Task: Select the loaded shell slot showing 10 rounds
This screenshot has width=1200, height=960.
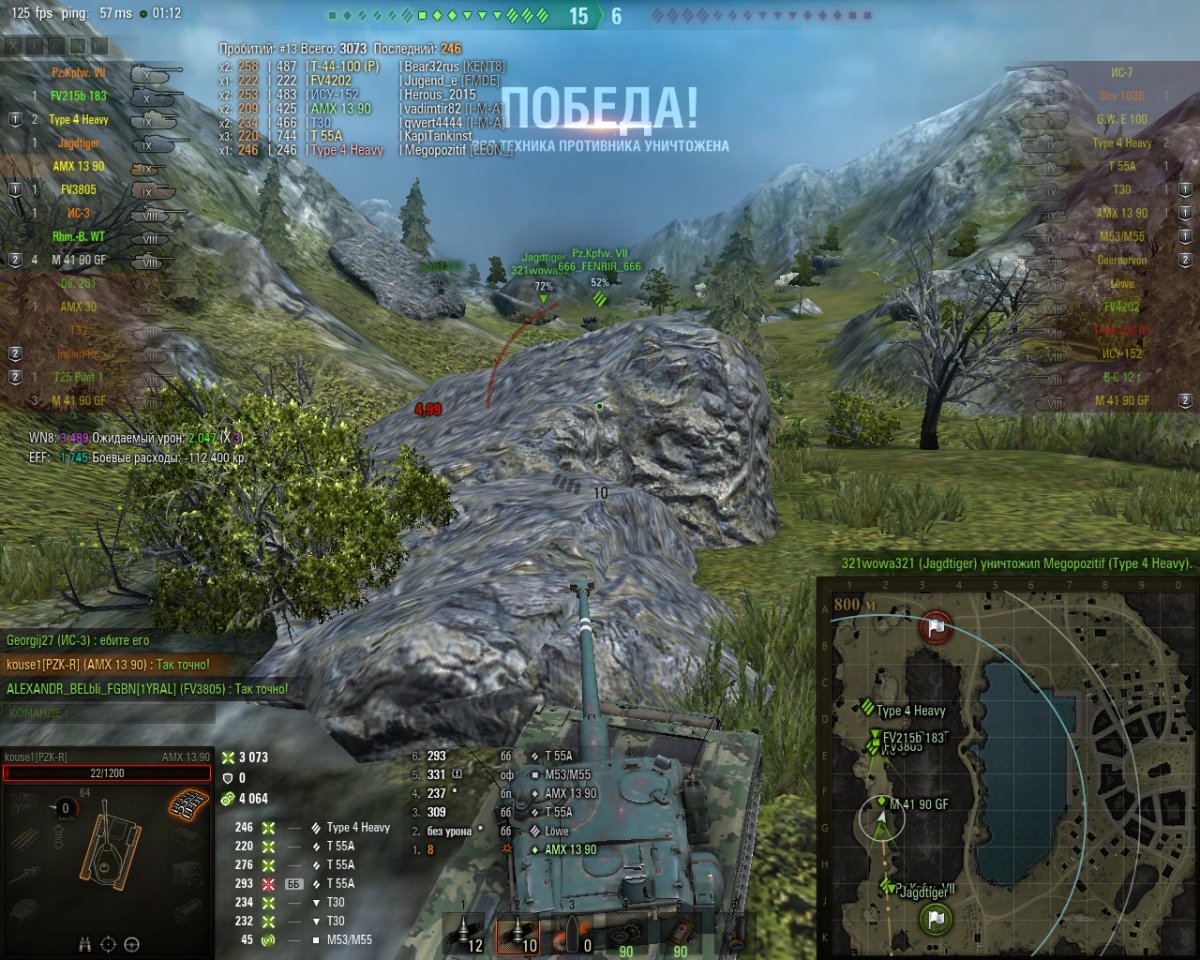Action: tap(519, 933)
